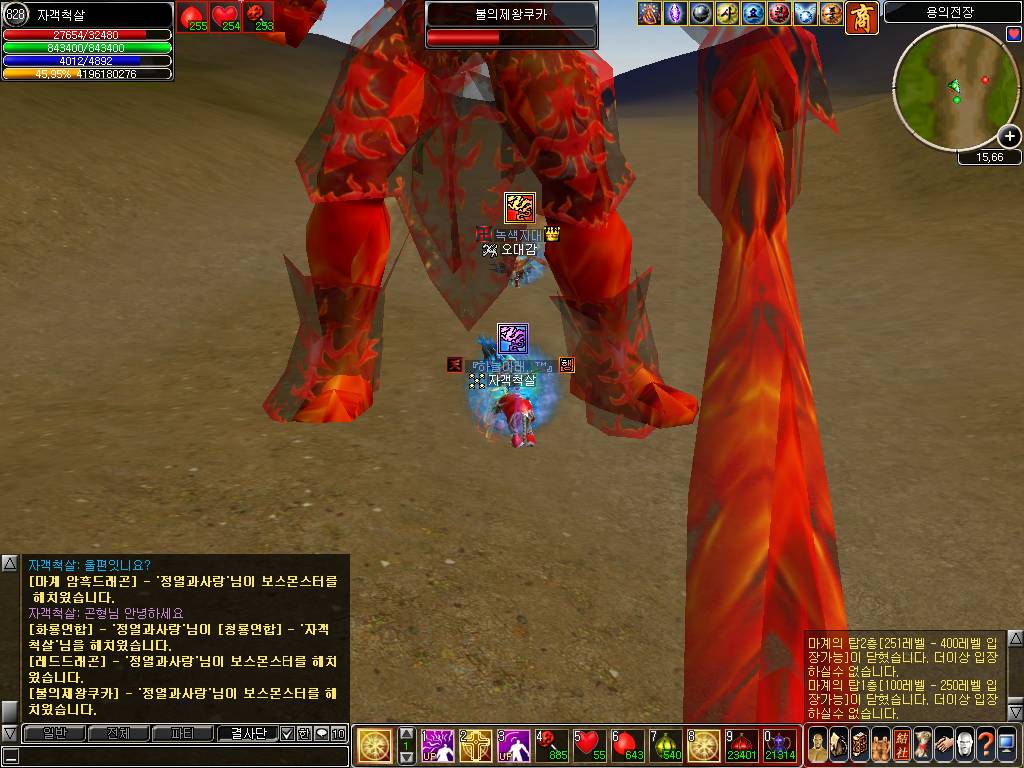The height and width of the screenshot is (768, 1024).
Task: Use the green potion in slot 7
Action: (x=667, y=745)
